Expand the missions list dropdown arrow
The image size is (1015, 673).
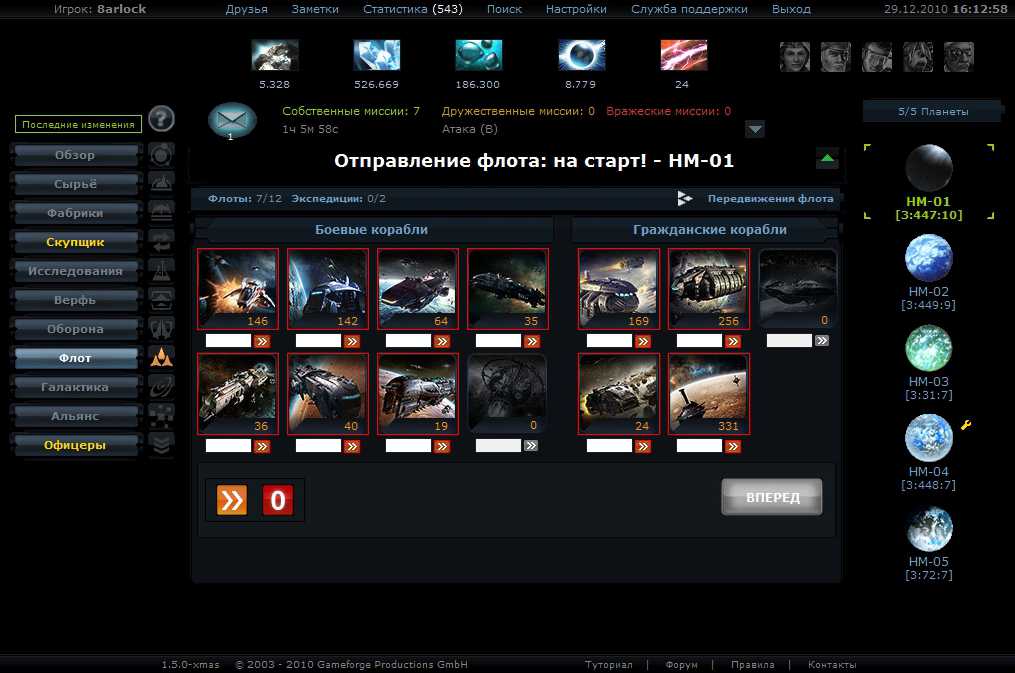(755, 129)
